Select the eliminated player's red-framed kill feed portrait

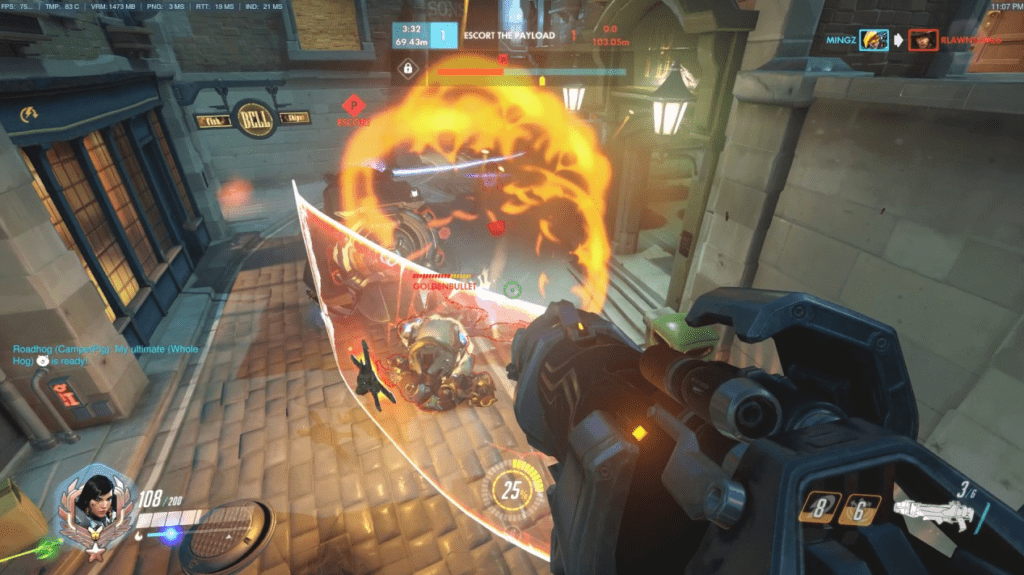[x=922, y=40]
